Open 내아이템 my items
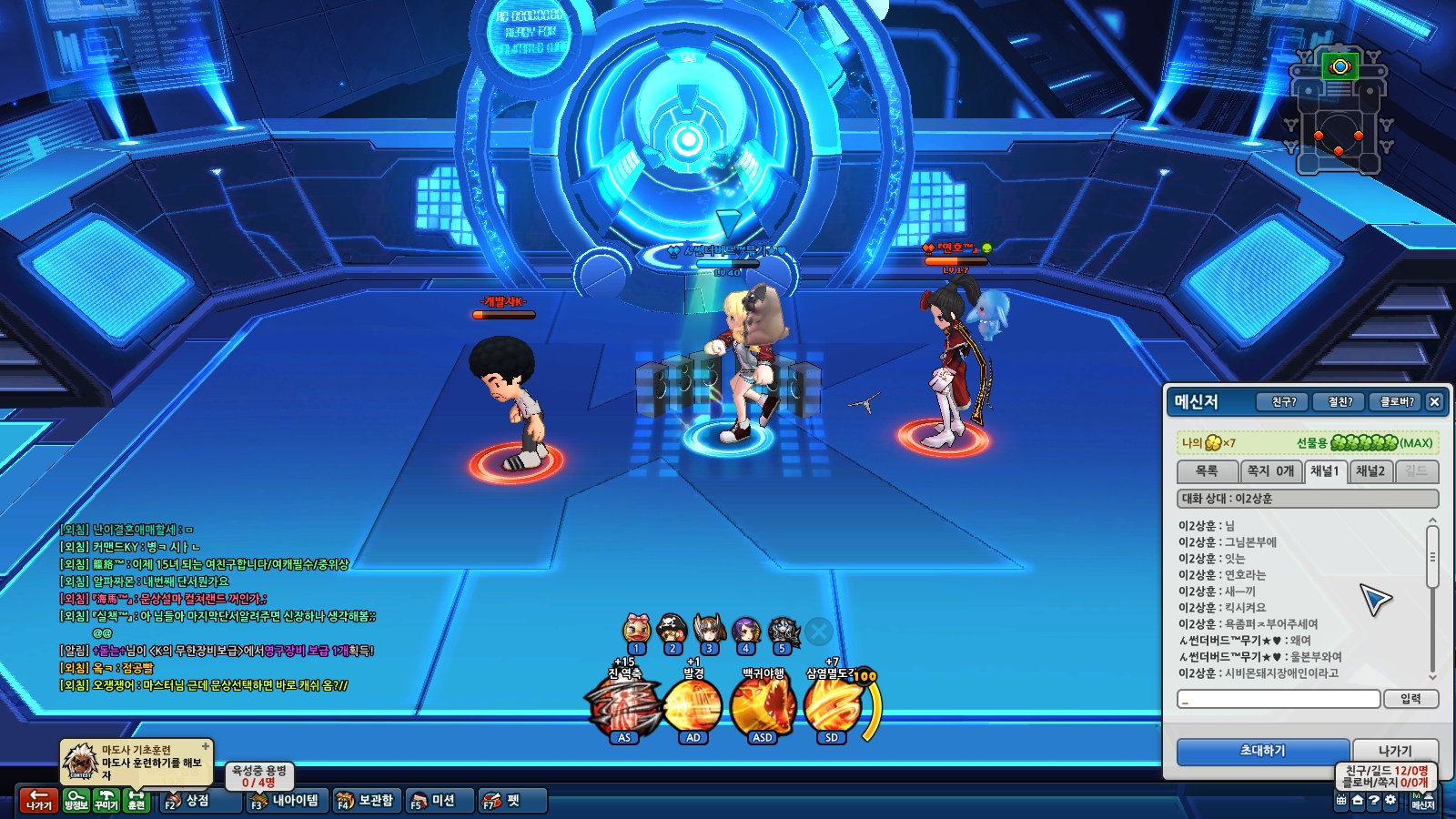 click(286, 801)
